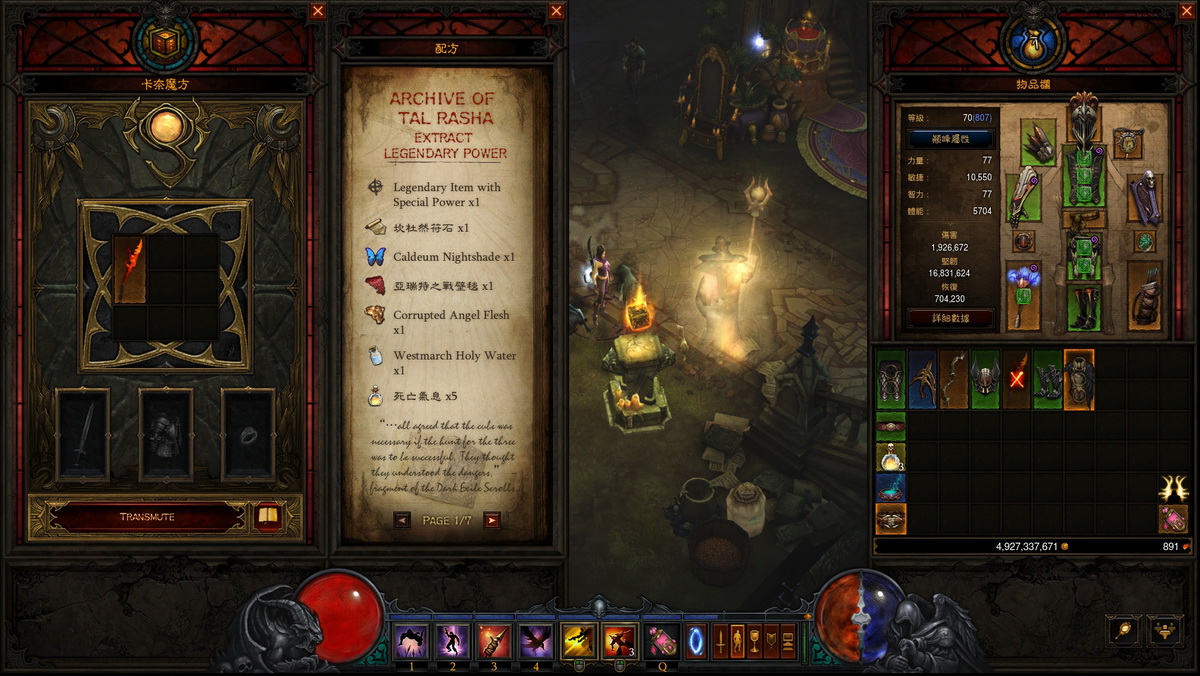The image size is (1200, 676).
Task: Open the extracted ring power slot
Action: 247,435
